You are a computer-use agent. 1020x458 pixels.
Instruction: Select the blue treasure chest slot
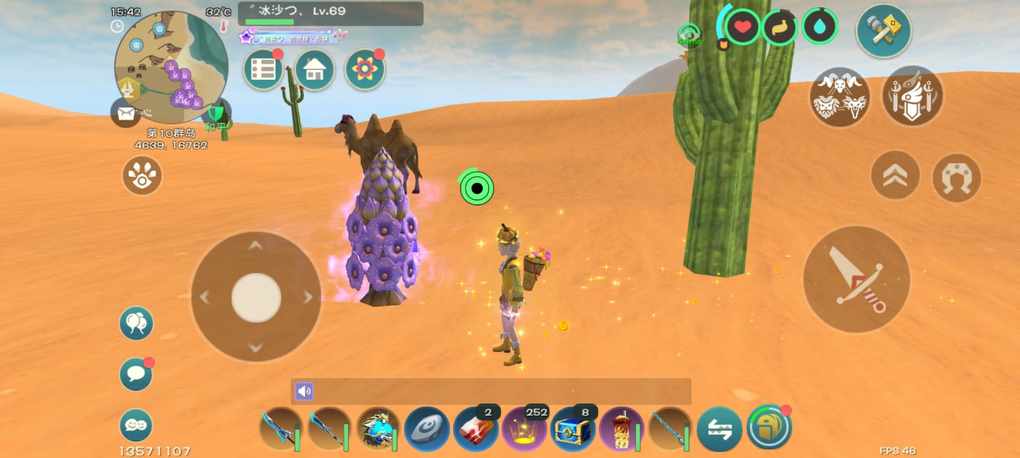click(573, 429)
